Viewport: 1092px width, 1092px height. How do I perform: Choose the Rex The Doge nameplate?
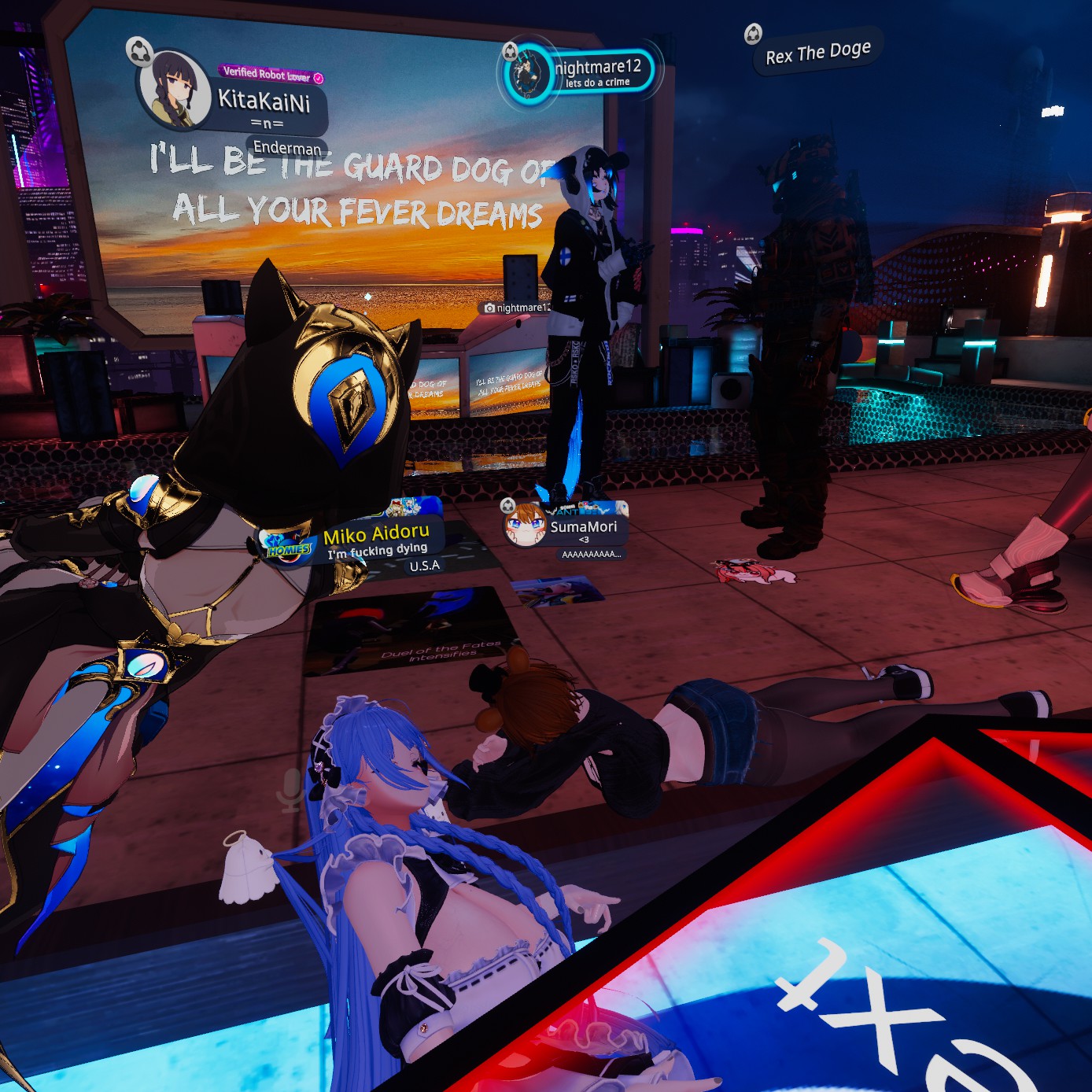click(818, 53)
